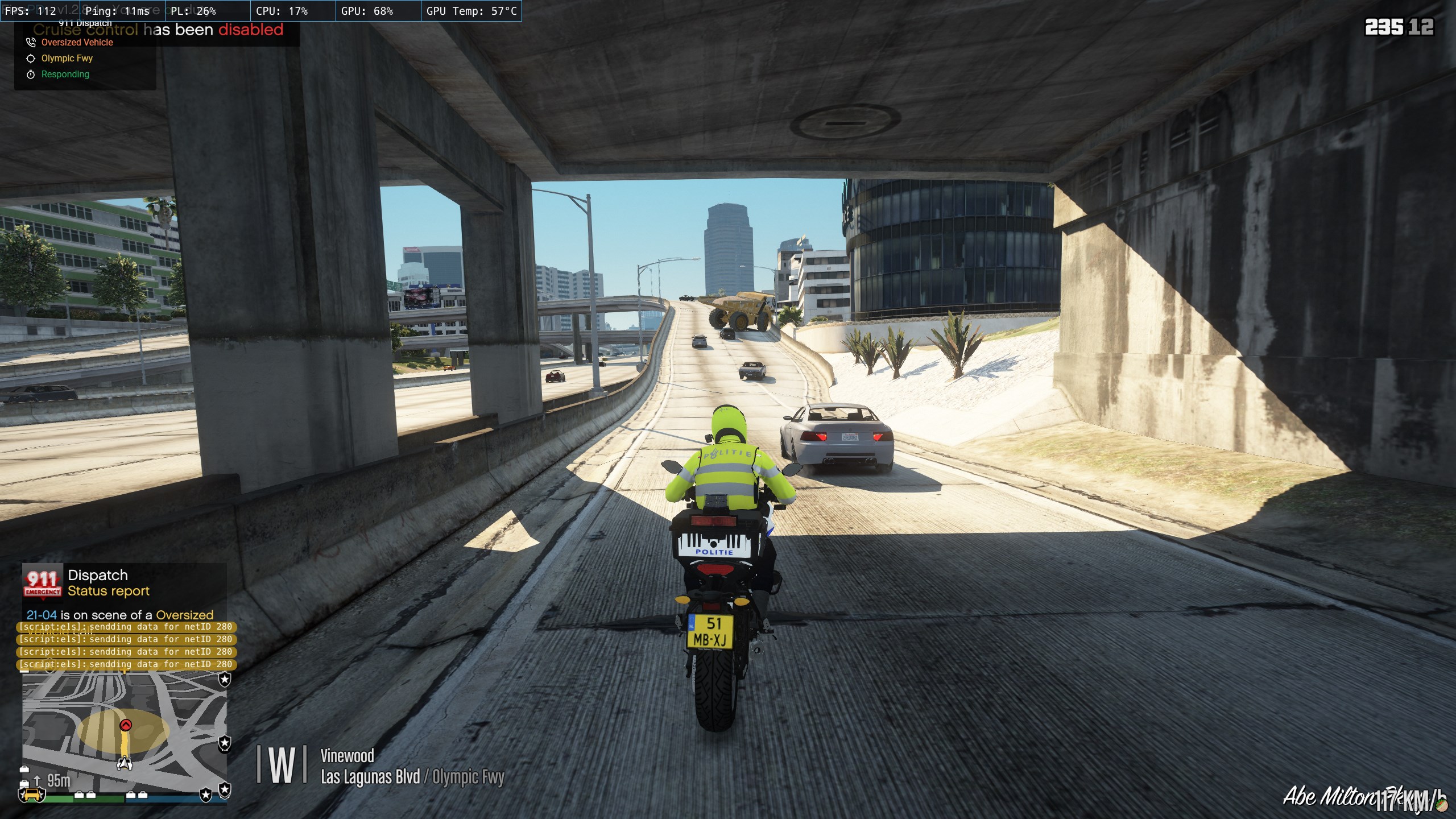This screenshot has width=1456, height=819.
Task: Click the 911 Emergency dispatch icon
Action: click(x=42, y=584)
